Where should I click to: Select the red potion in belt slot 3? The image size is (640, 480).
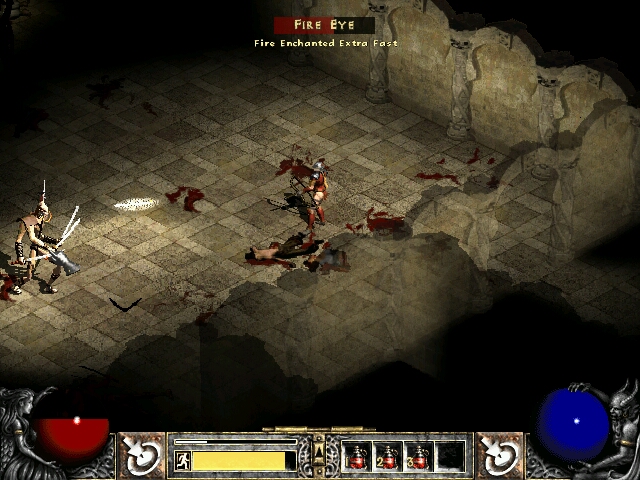(419, 457)
